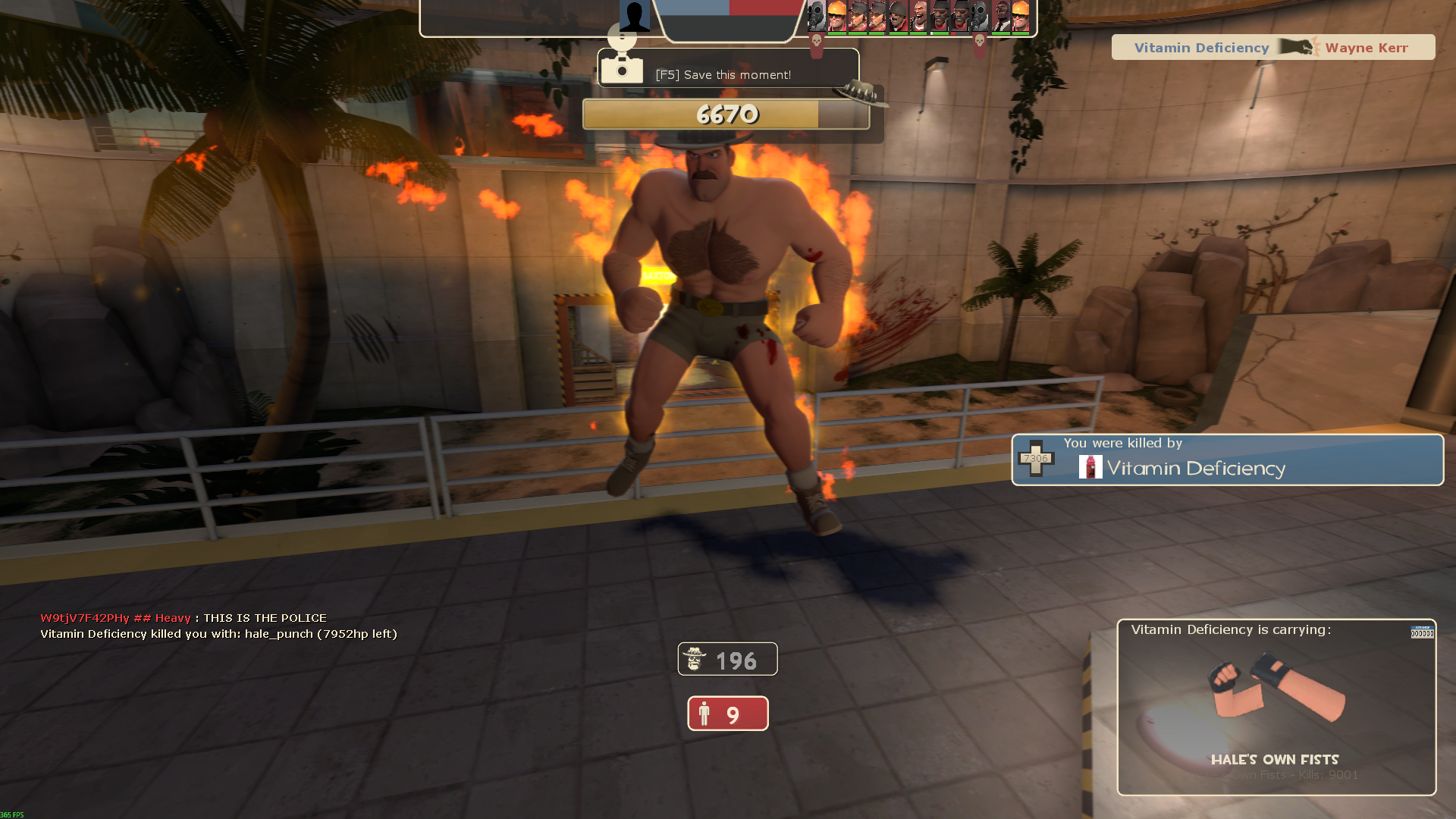The width and height of the screenshot is (1456, 819).
Task: Click the Vitamin Deficiency kill feed entry
Action: [x=1272, y=48]
